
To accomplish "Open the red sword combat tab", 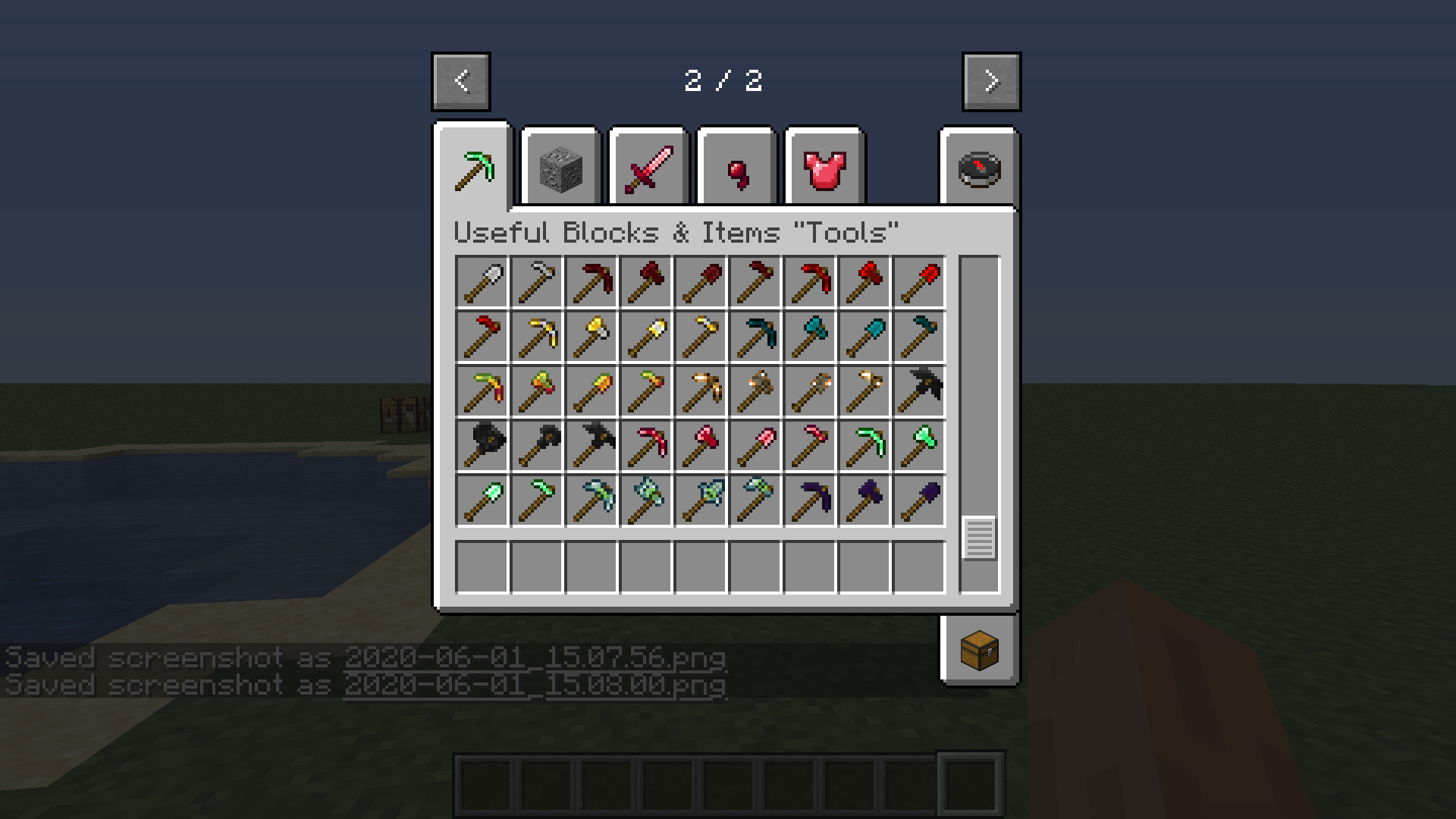I will click(x=648, y=167).
